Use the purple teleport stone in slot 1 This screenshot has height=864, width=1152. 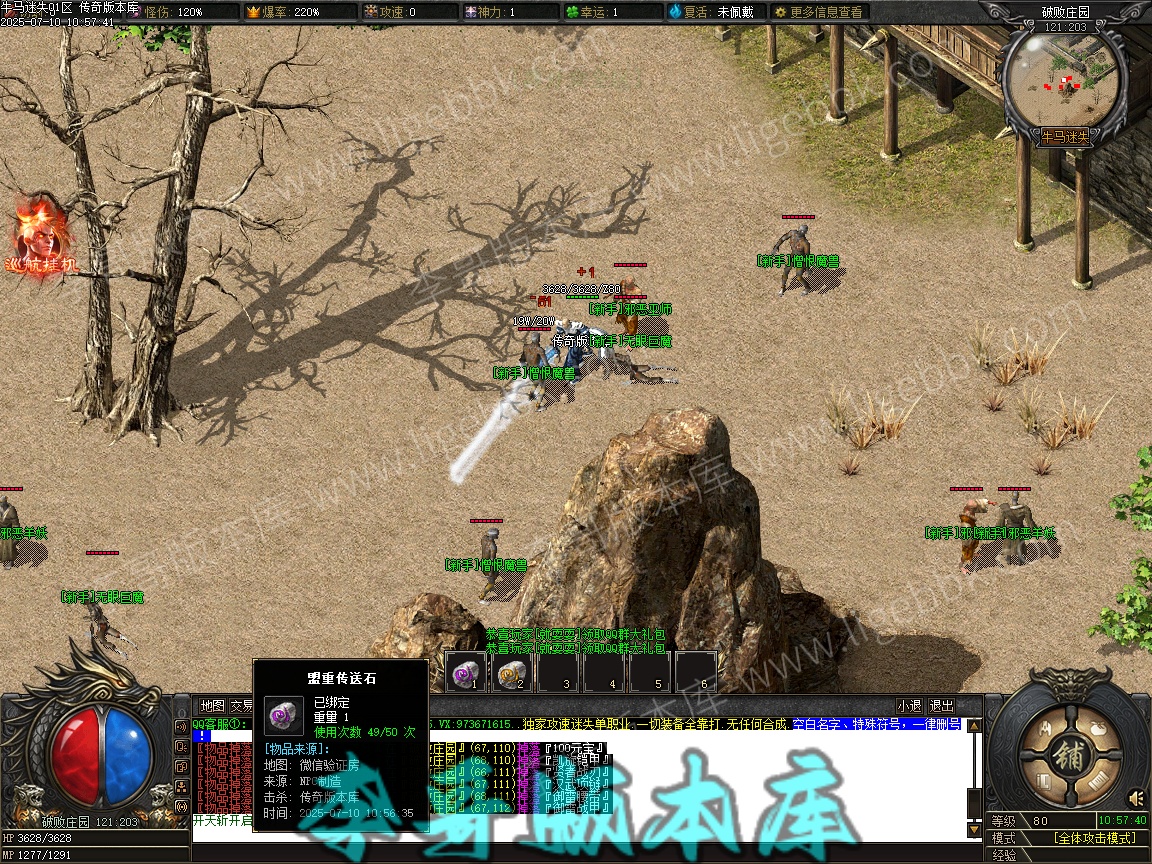point(466,671)
